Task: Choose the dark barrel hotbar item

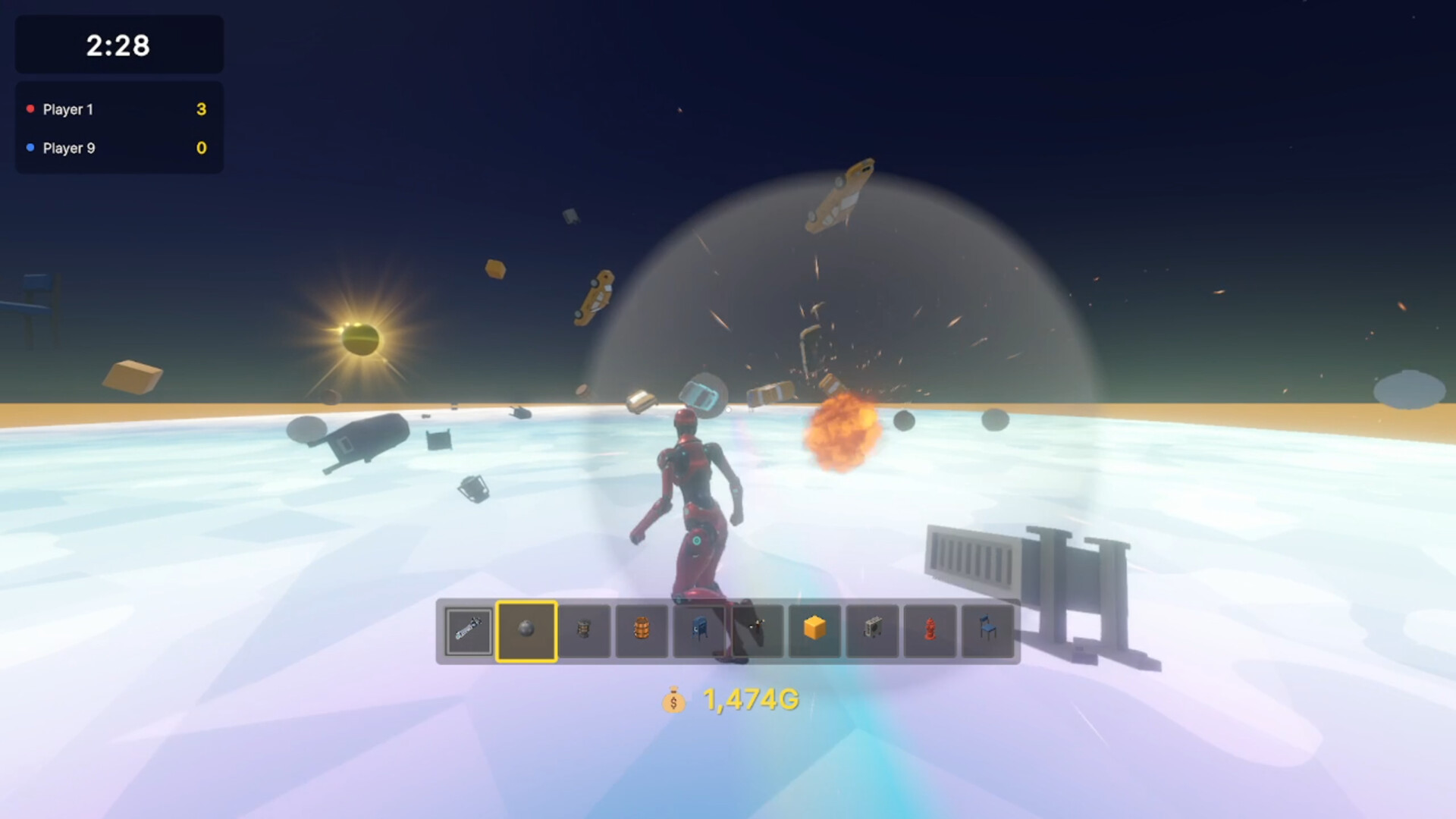Action: coord(584,630)
